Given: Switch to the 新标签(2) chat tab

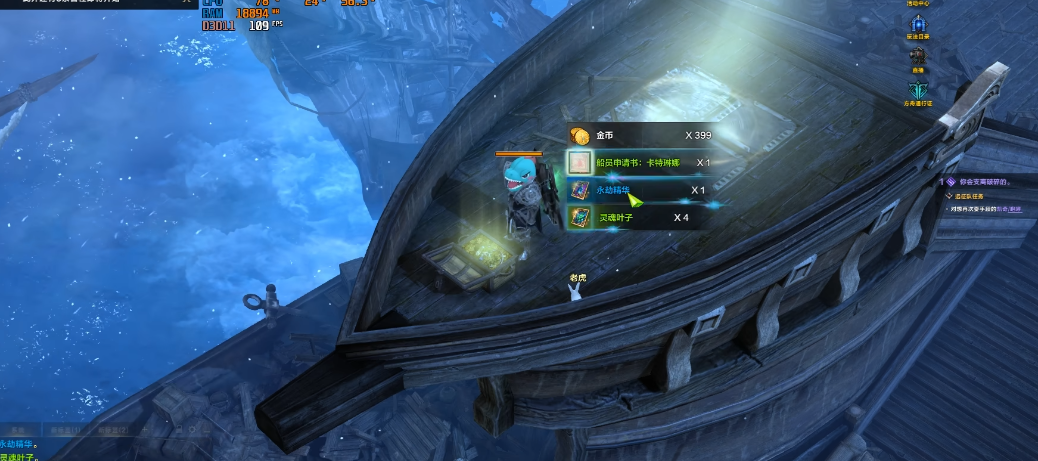Looking at the screenshot, I should tap(113, 429).
